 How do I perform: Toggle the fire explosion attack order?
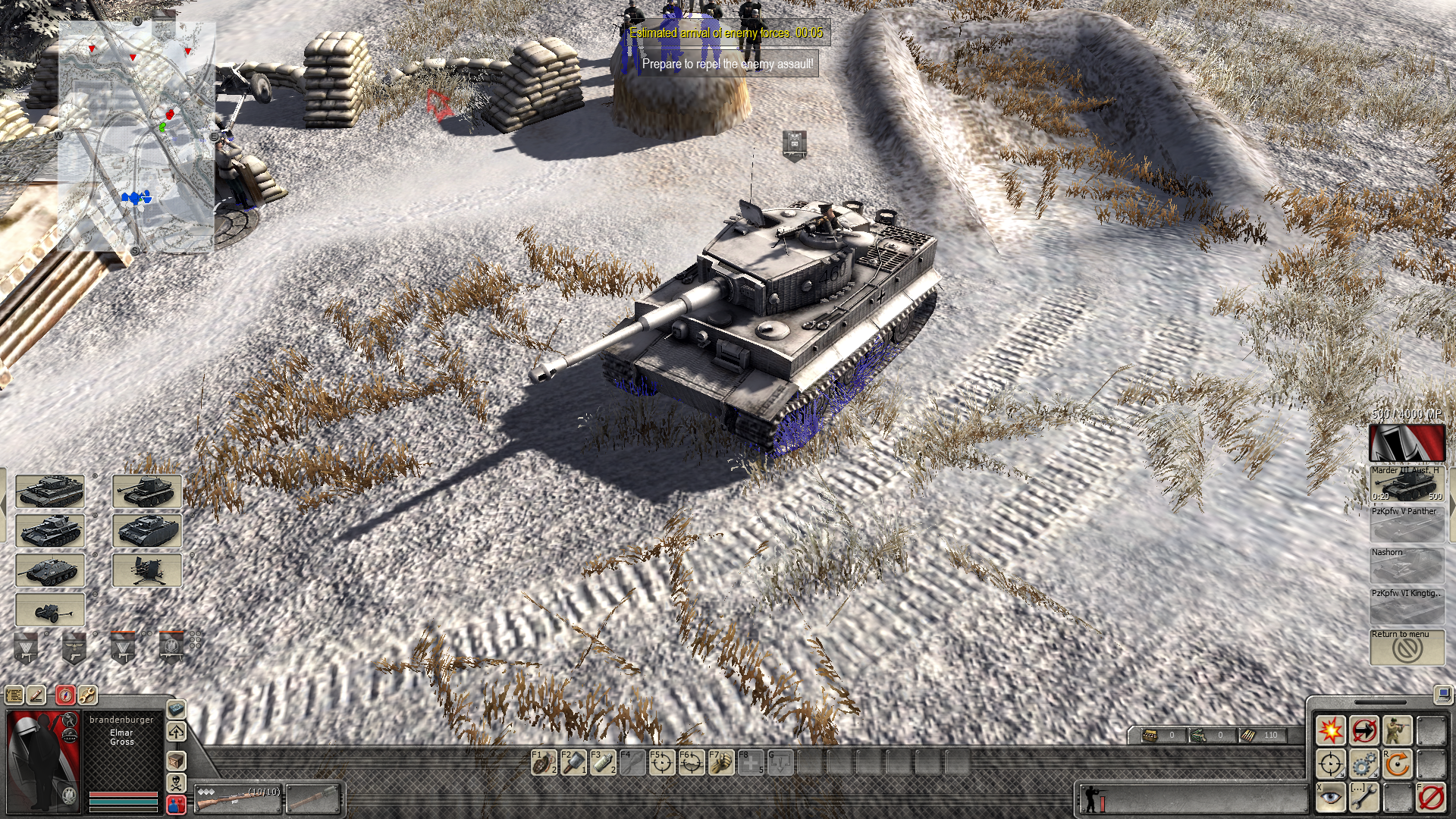1330,731
